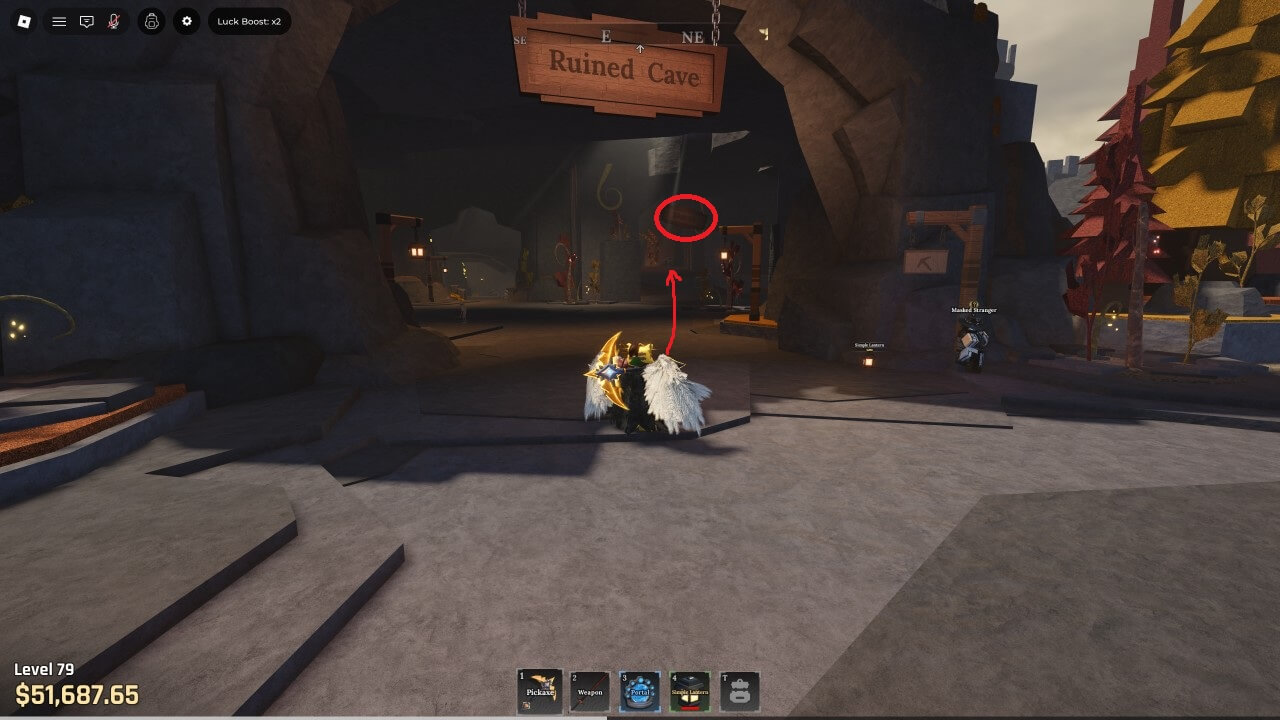
Task: Open the gear settings menu
Action: click(x=187, y=21)
